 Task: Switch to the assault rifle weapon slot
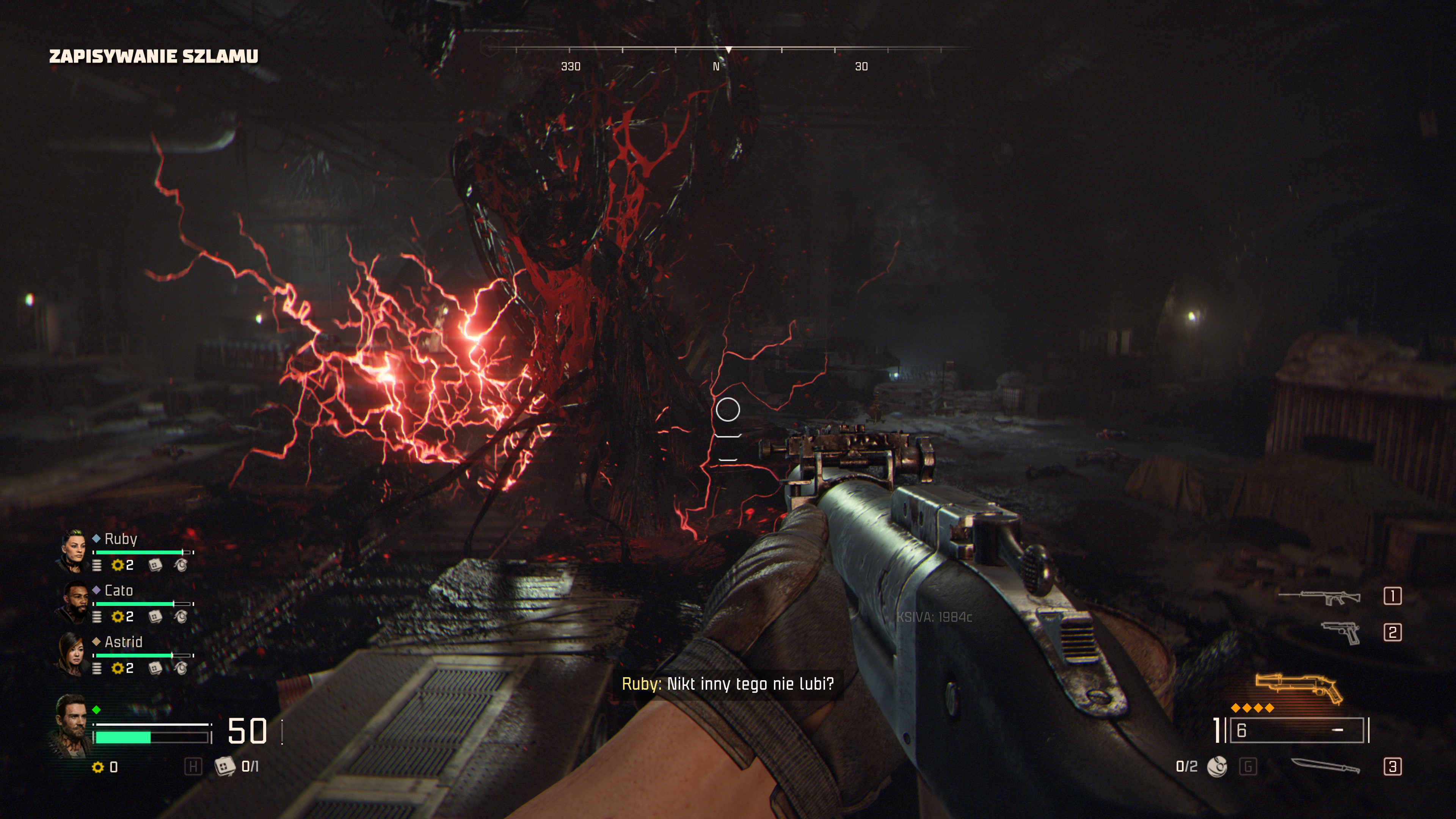(1320, 596)
